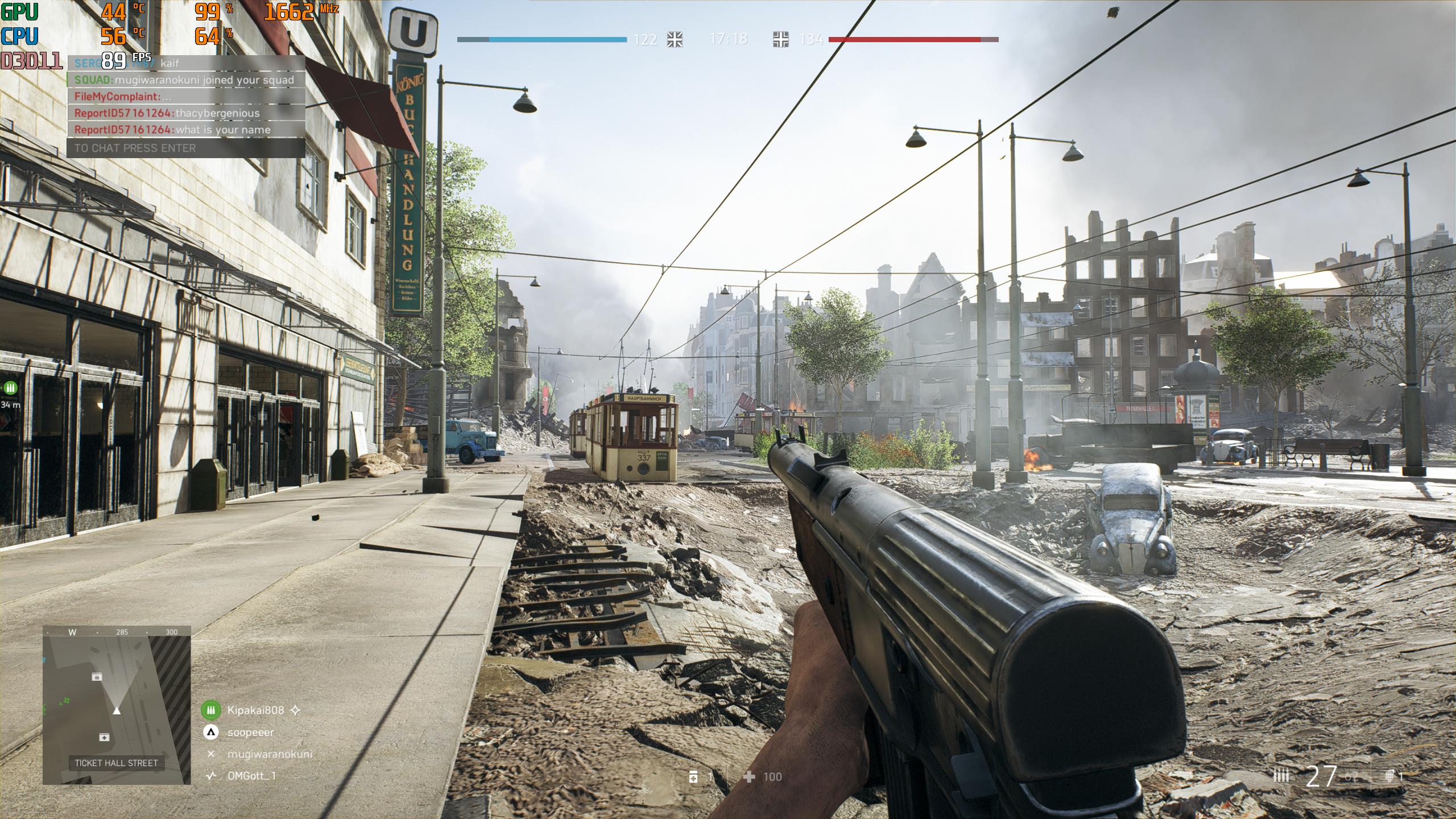
Task: Click the British team flag icon
Action: (x=675, y=39)
